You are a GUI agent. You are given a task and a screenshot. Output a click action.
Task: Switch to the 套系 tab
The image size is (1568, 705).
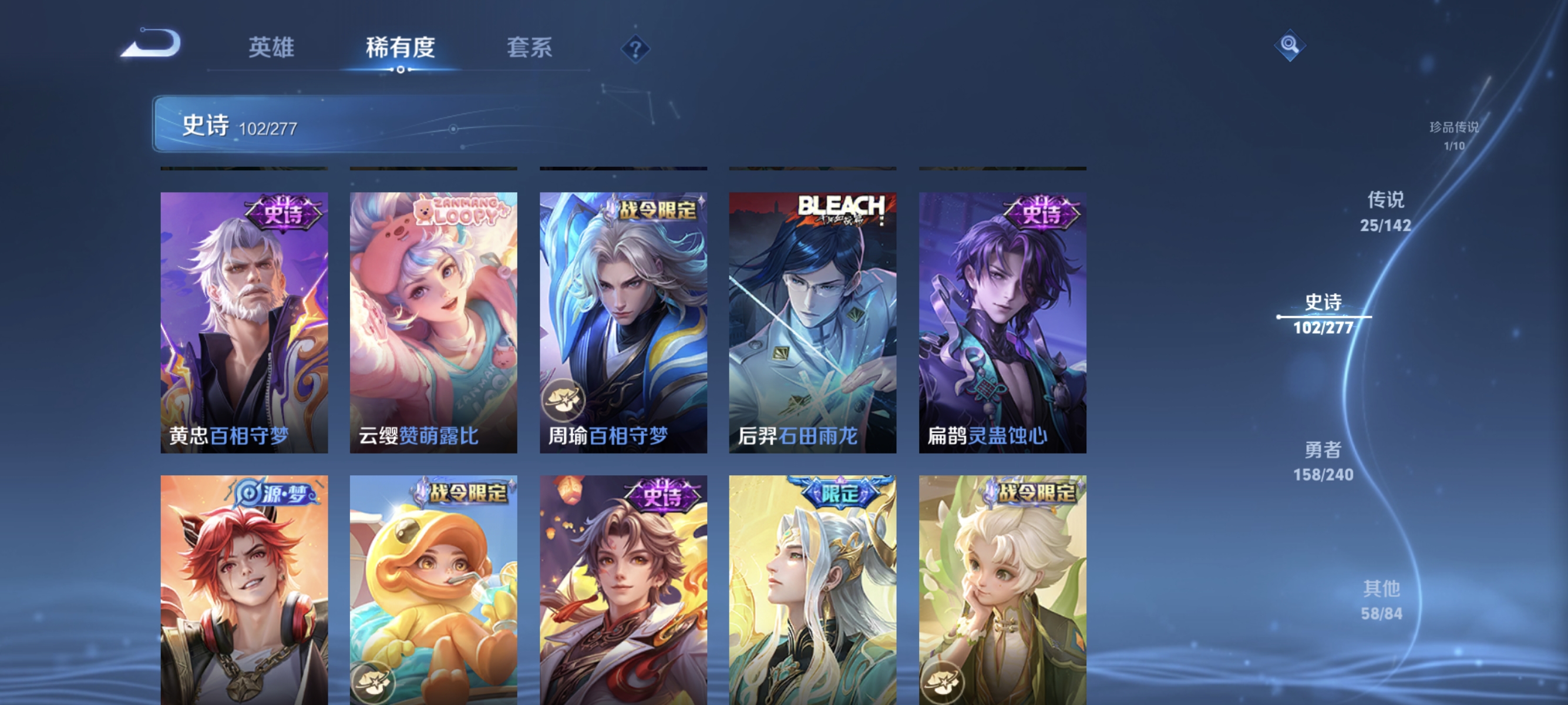(x=530, y=48)
